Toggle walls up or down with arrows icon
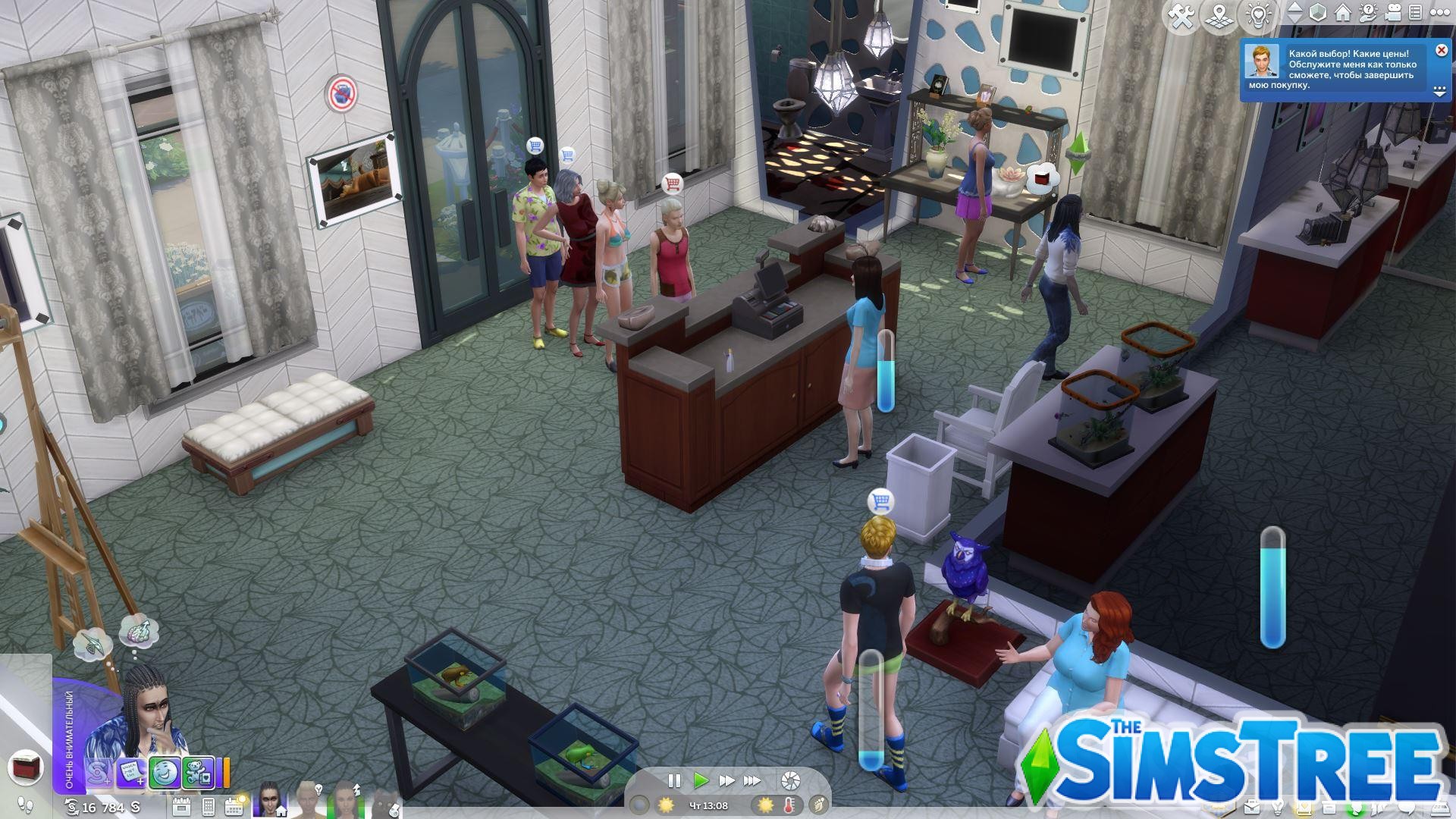Viewport: 1456px width, 819px height. click(x=1294, y=13)
